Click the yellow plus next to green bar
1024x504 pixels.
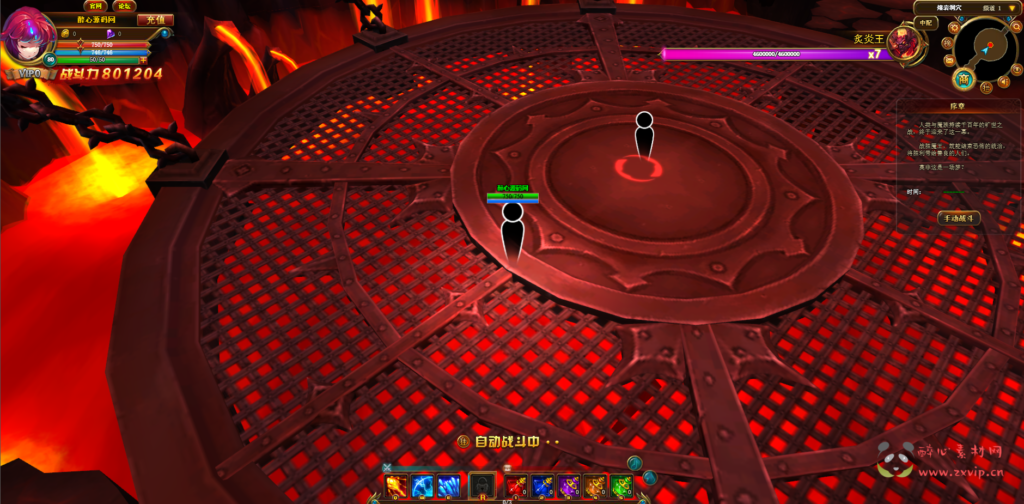(x=143, y=60)
